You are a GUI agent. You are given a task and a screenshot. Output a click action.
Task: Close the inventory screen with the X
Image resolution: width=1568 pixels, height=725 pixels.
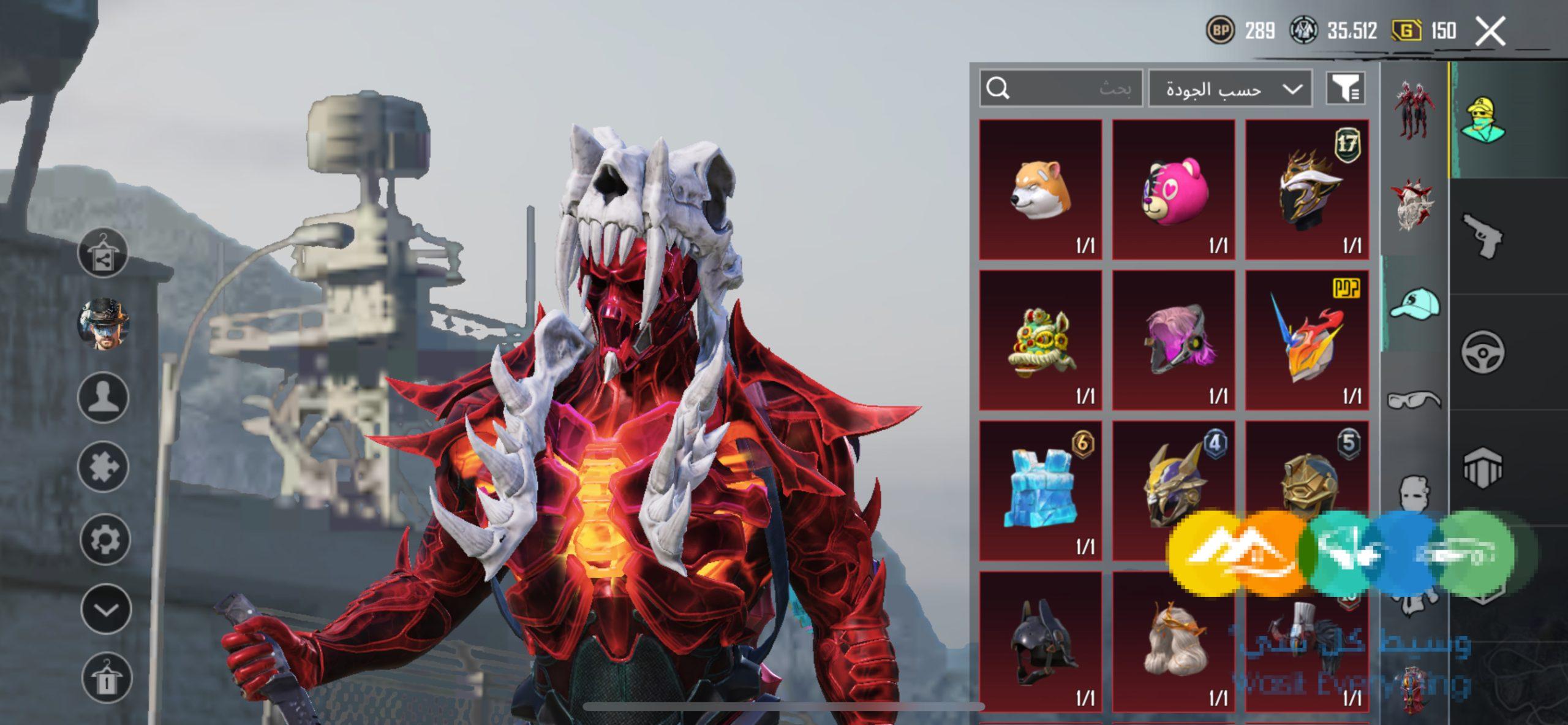coord(1490,31)
